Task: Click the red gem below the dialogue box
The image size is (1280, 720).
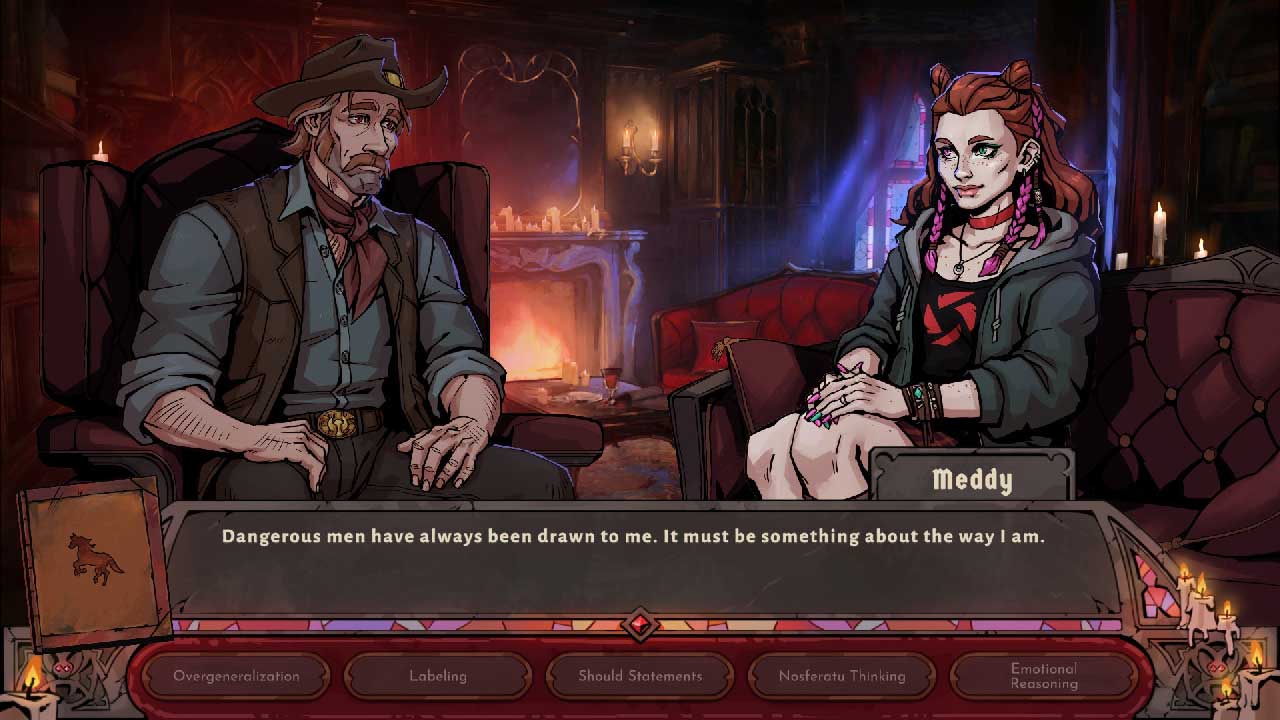Action: tap(640, 625)
